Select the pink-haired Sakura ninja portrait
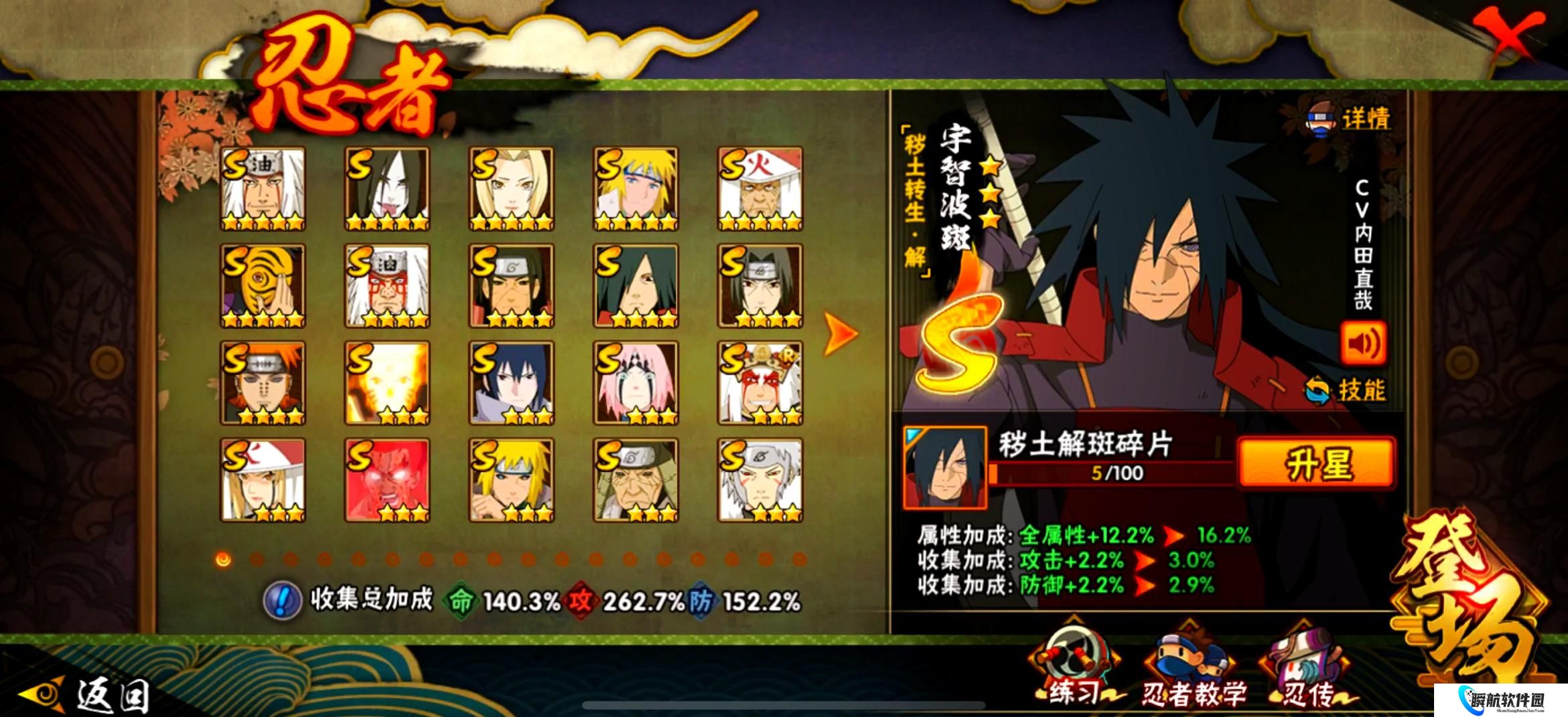This screenshot has height=717, width=1568. (x=636, y=383)
